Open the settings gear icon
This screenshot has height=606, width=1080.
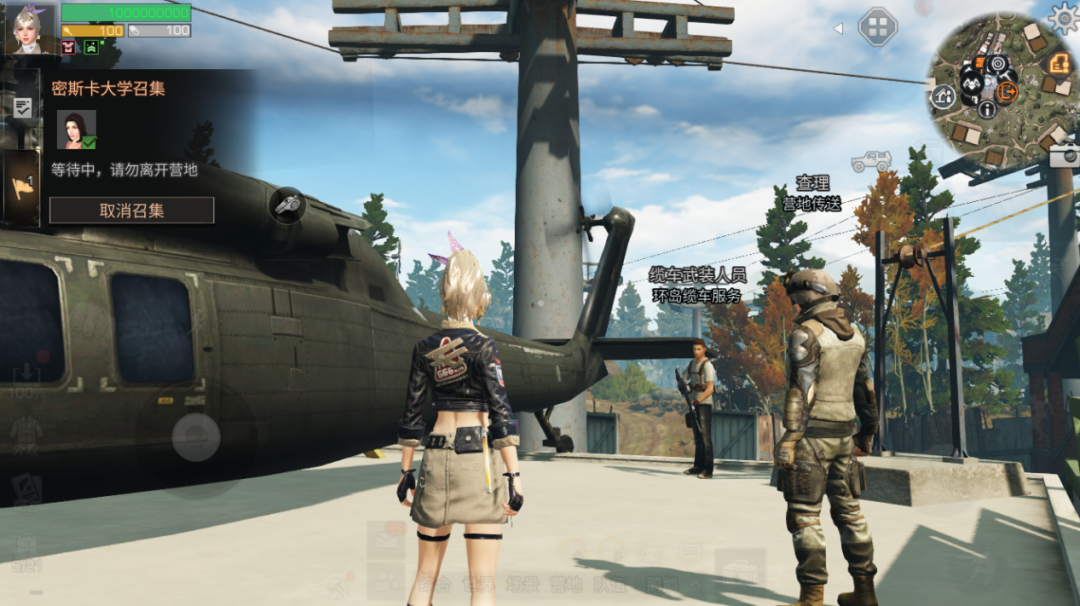(1064, 17)
